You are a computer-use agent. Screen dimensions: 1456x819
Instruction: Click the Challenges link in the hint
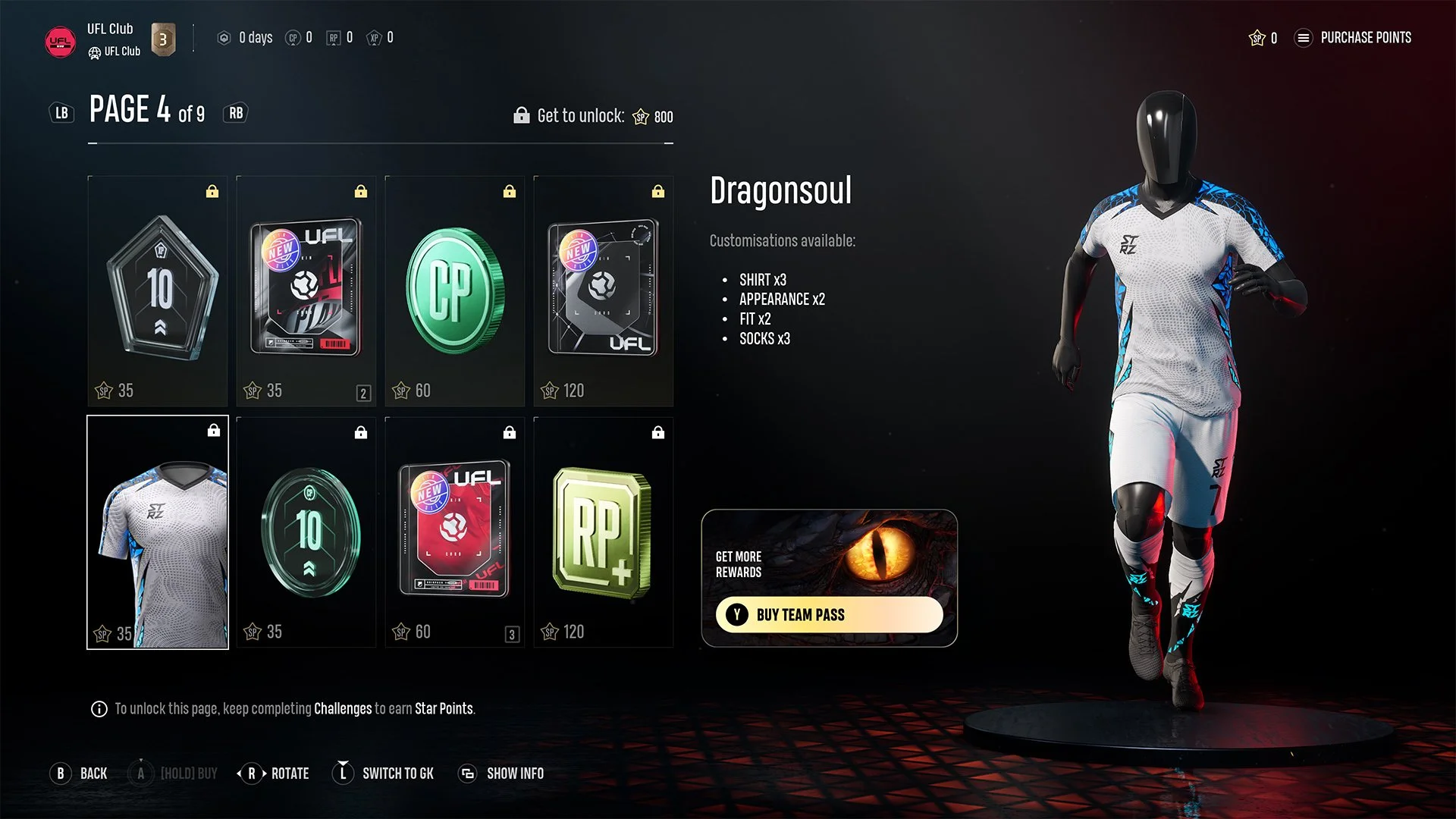pos(343,709)
